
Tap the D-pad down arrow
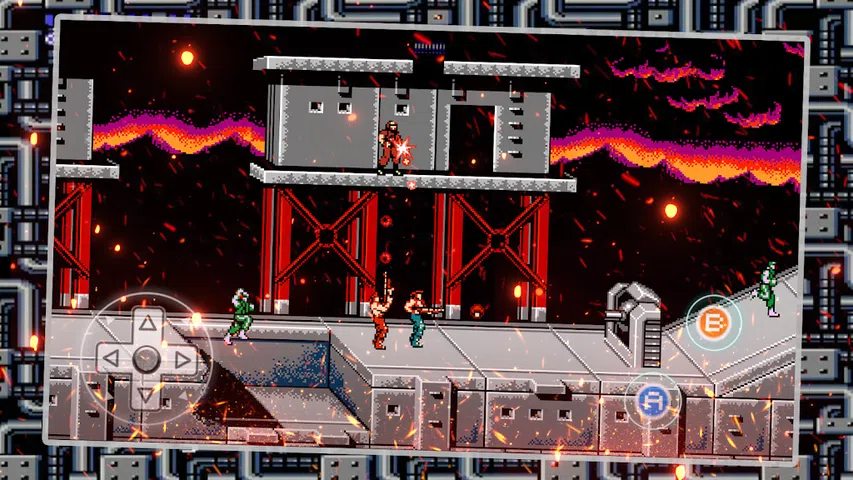(146, 393)
